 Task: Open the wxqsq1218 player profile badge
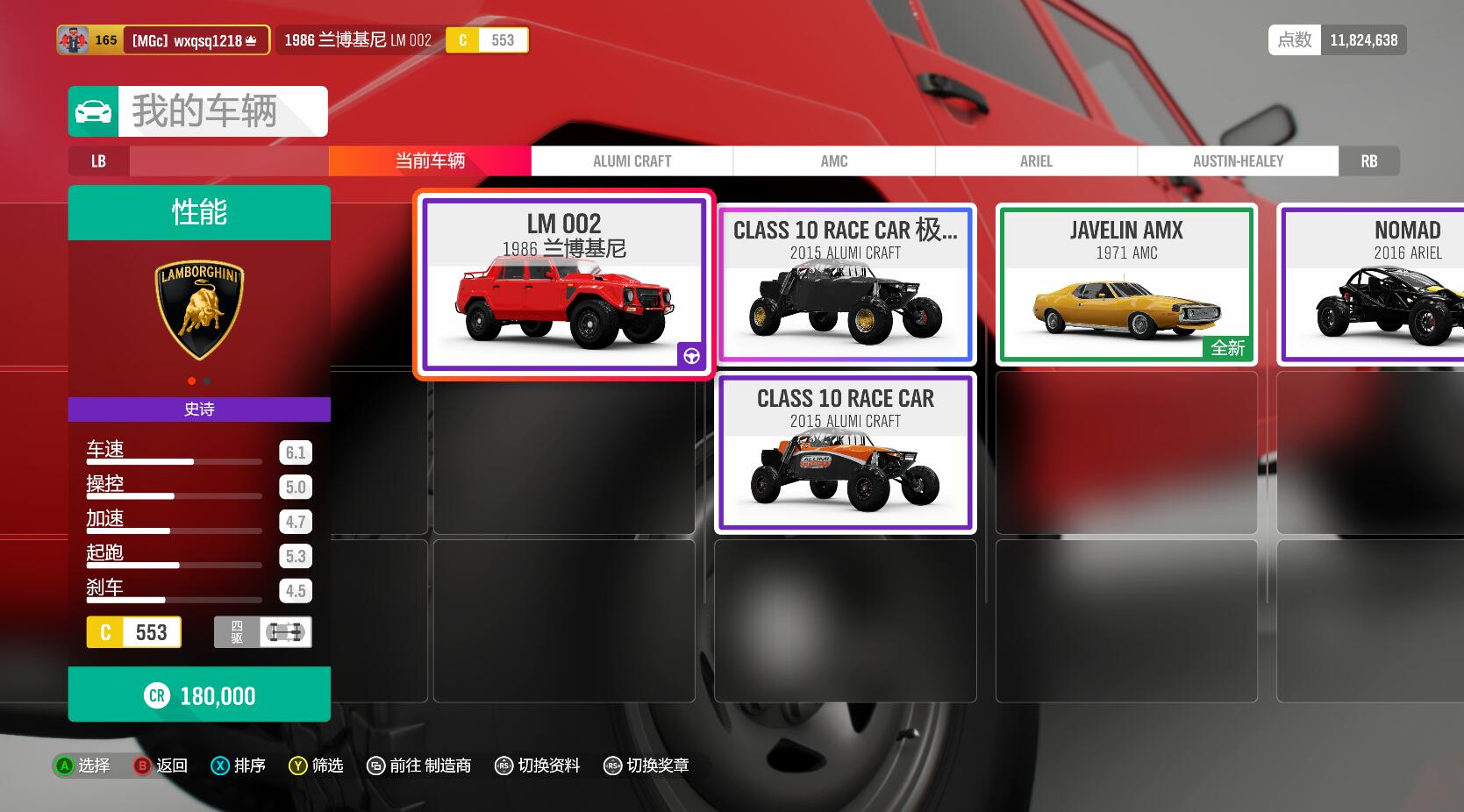pyautogui.click(x=163, y=40)
